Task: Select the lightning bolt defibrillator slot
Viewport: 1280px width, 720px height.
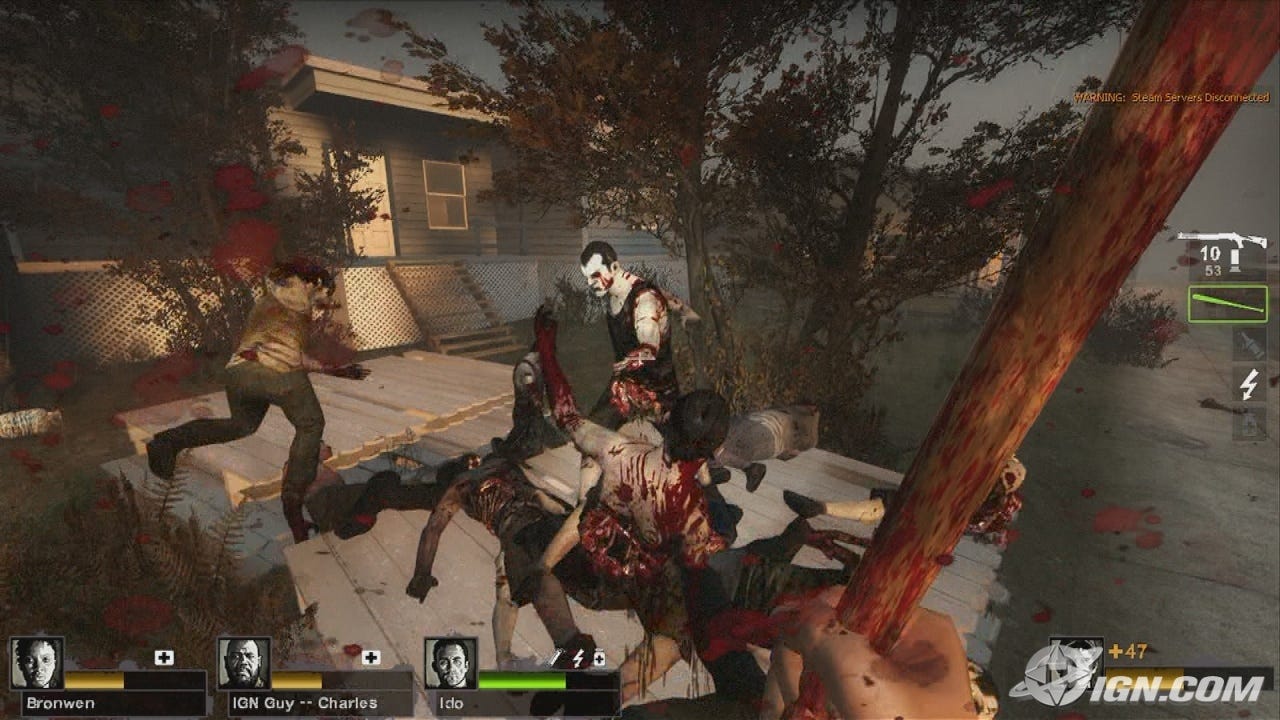Action: coord(1249,384)
